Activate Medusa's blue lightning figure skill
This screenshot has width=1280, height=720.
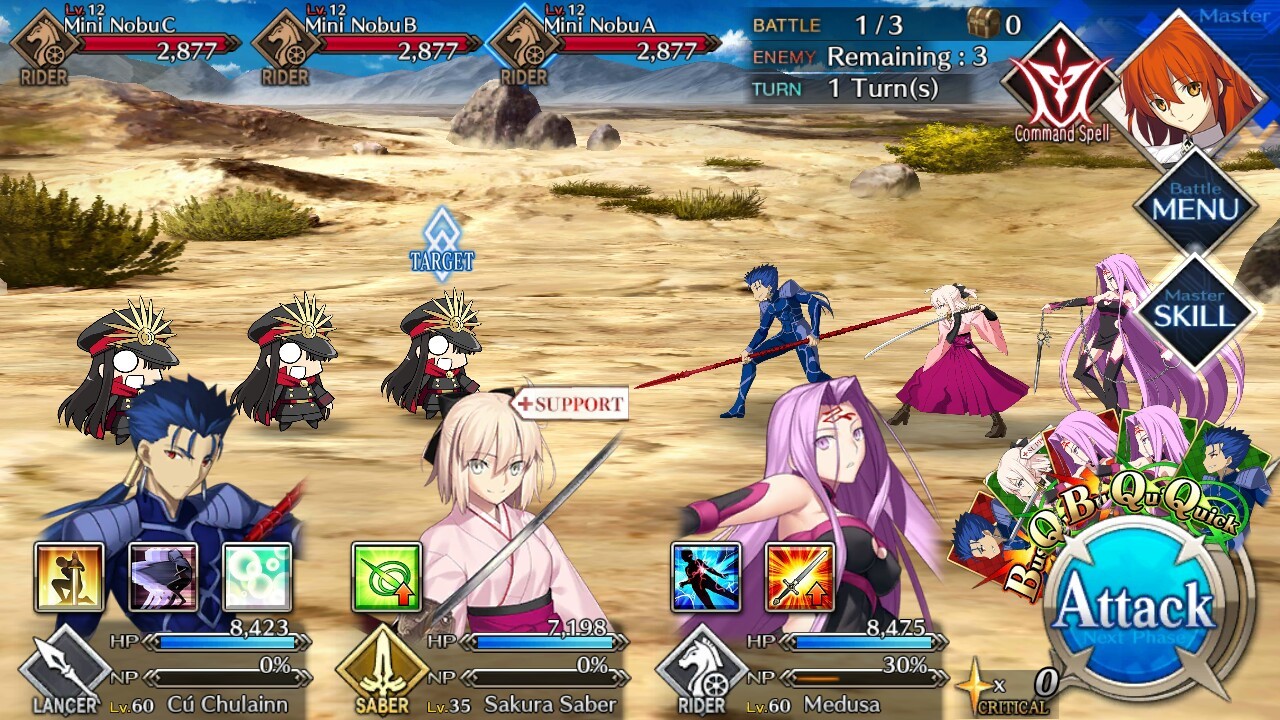pos(706,577)
